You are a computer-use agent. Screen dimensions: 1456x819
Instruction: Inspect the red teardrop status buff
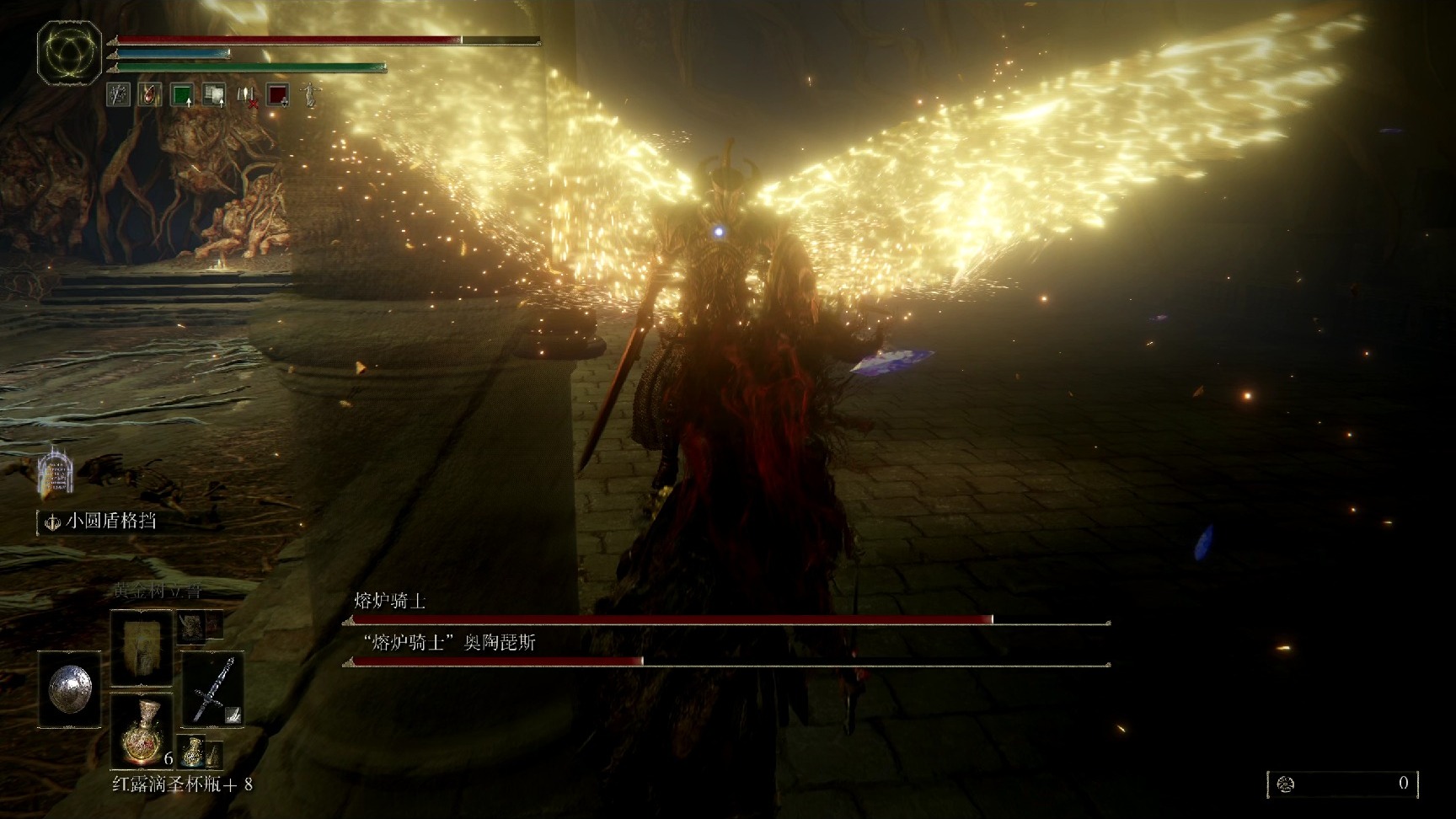click(150, 95)
